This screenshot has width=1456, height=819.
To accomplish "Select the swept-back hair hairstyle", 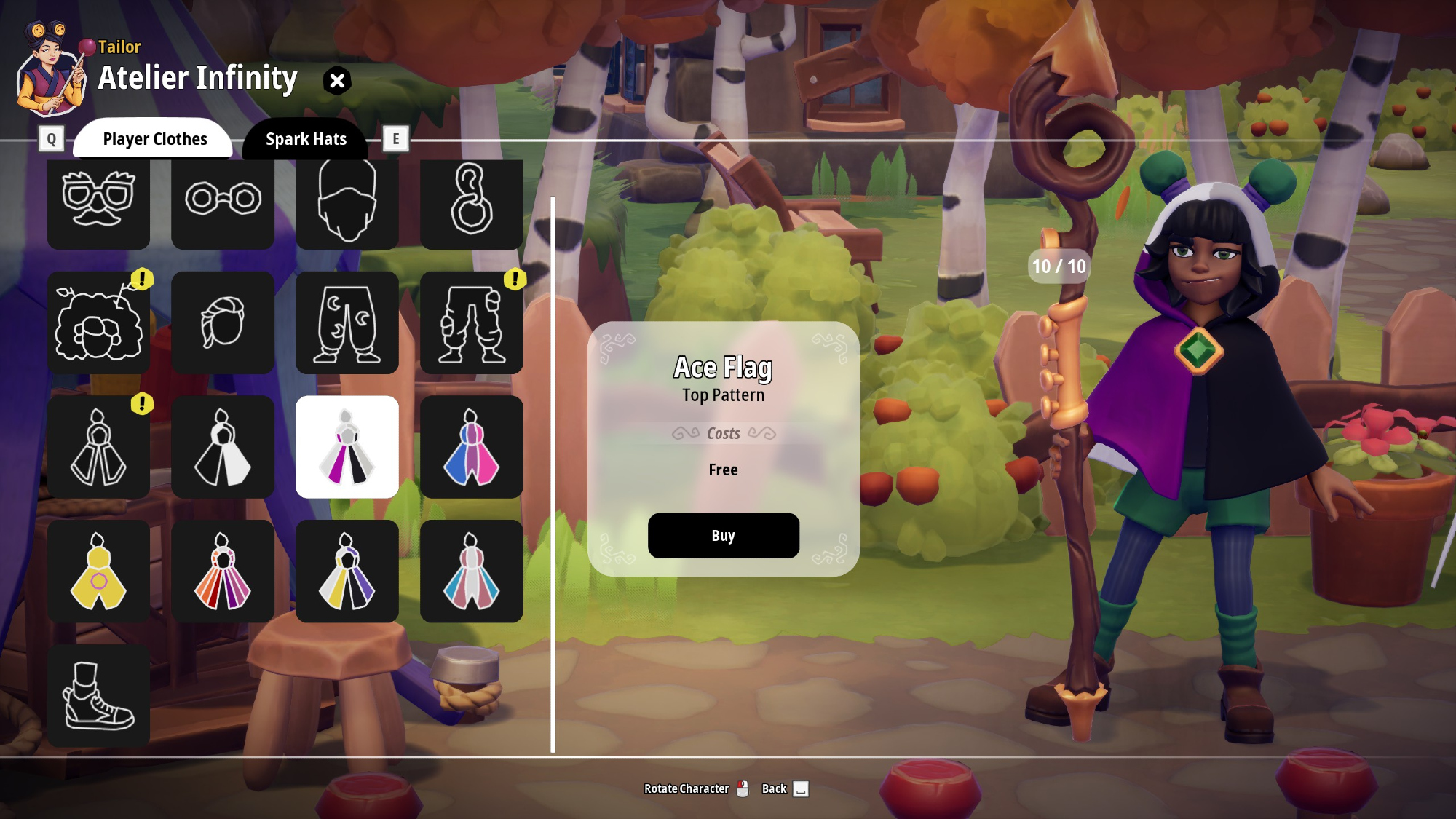I will (x=223, y=323).
